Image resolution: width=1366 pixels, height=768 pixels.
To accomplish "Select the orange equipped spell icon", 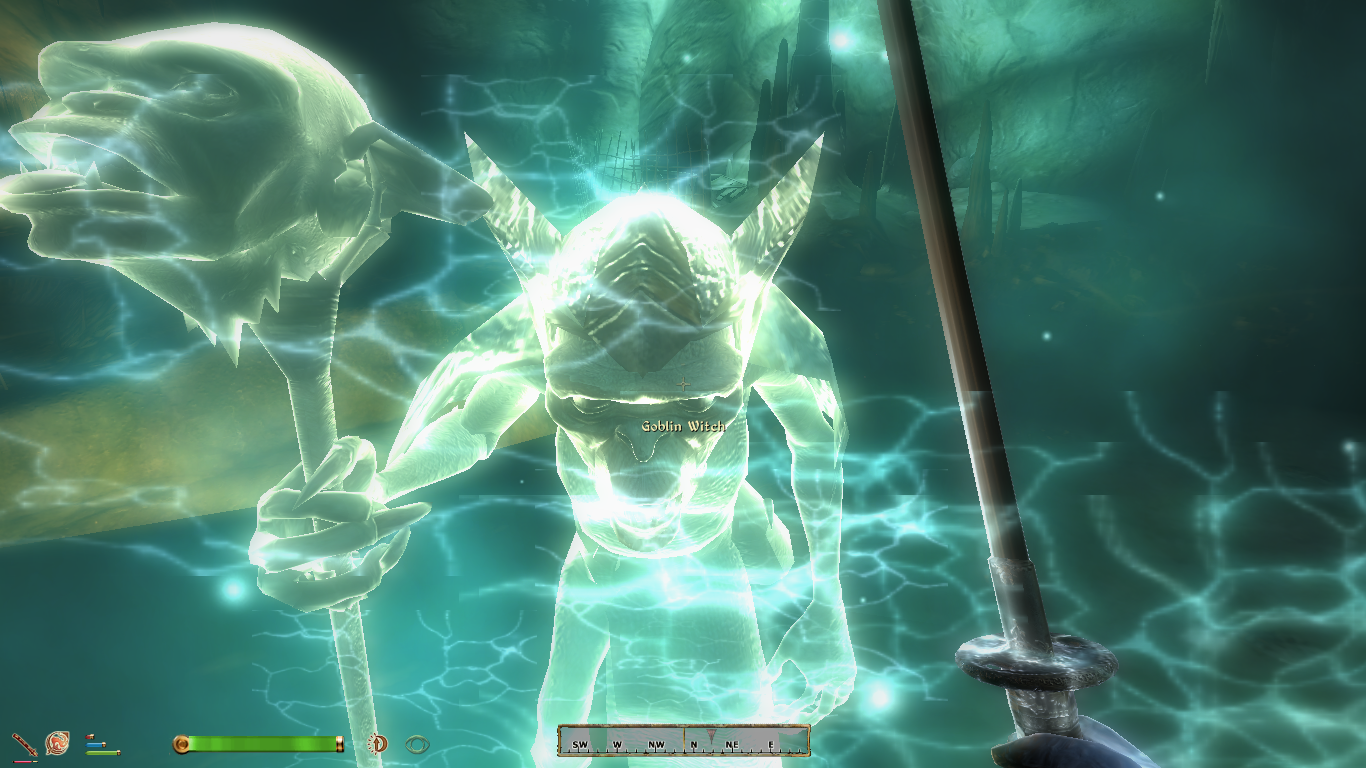I will coord(57,743).
